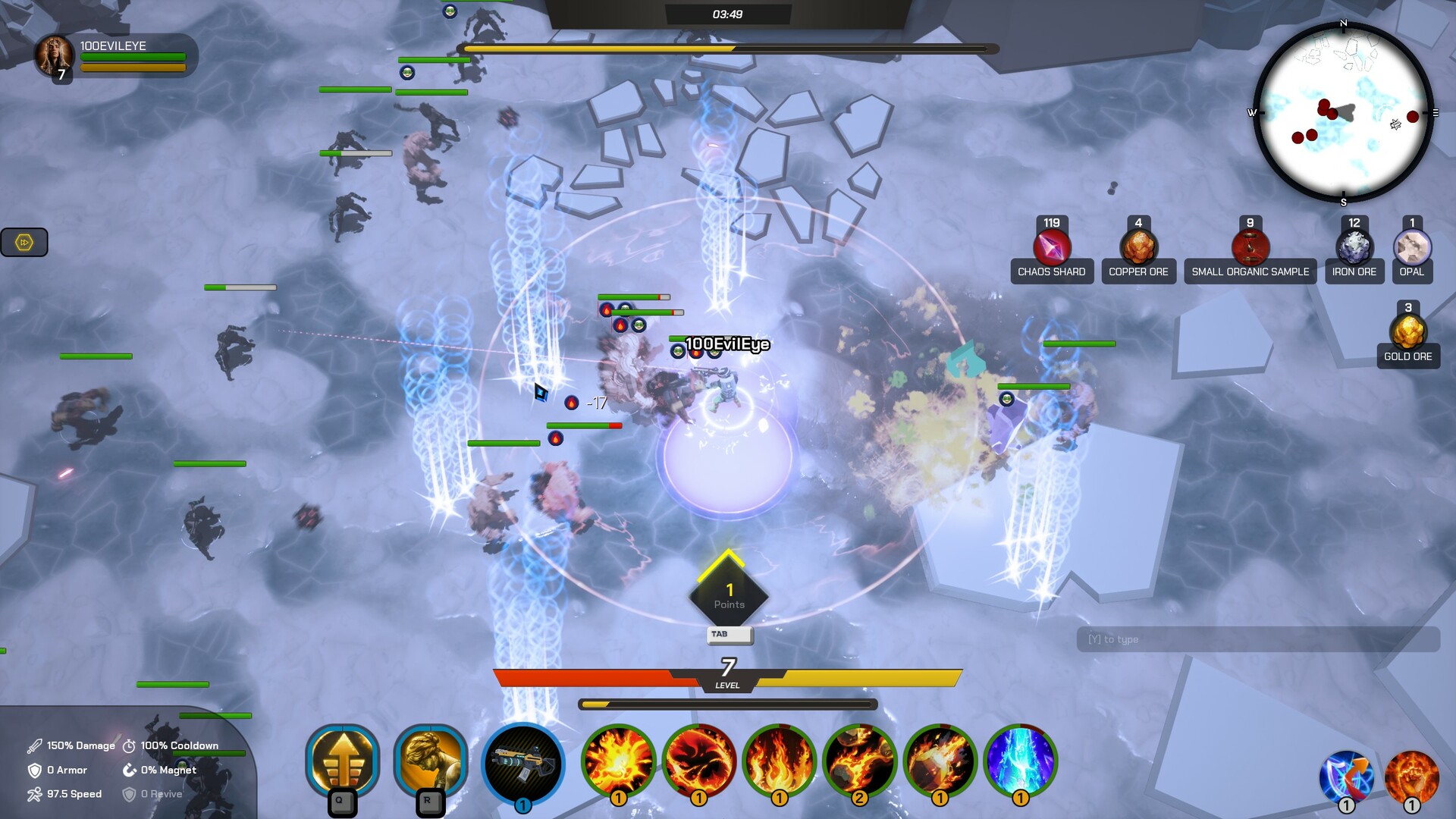
Task: Click the blue lightning ability icon
Action: [1020, 762]
